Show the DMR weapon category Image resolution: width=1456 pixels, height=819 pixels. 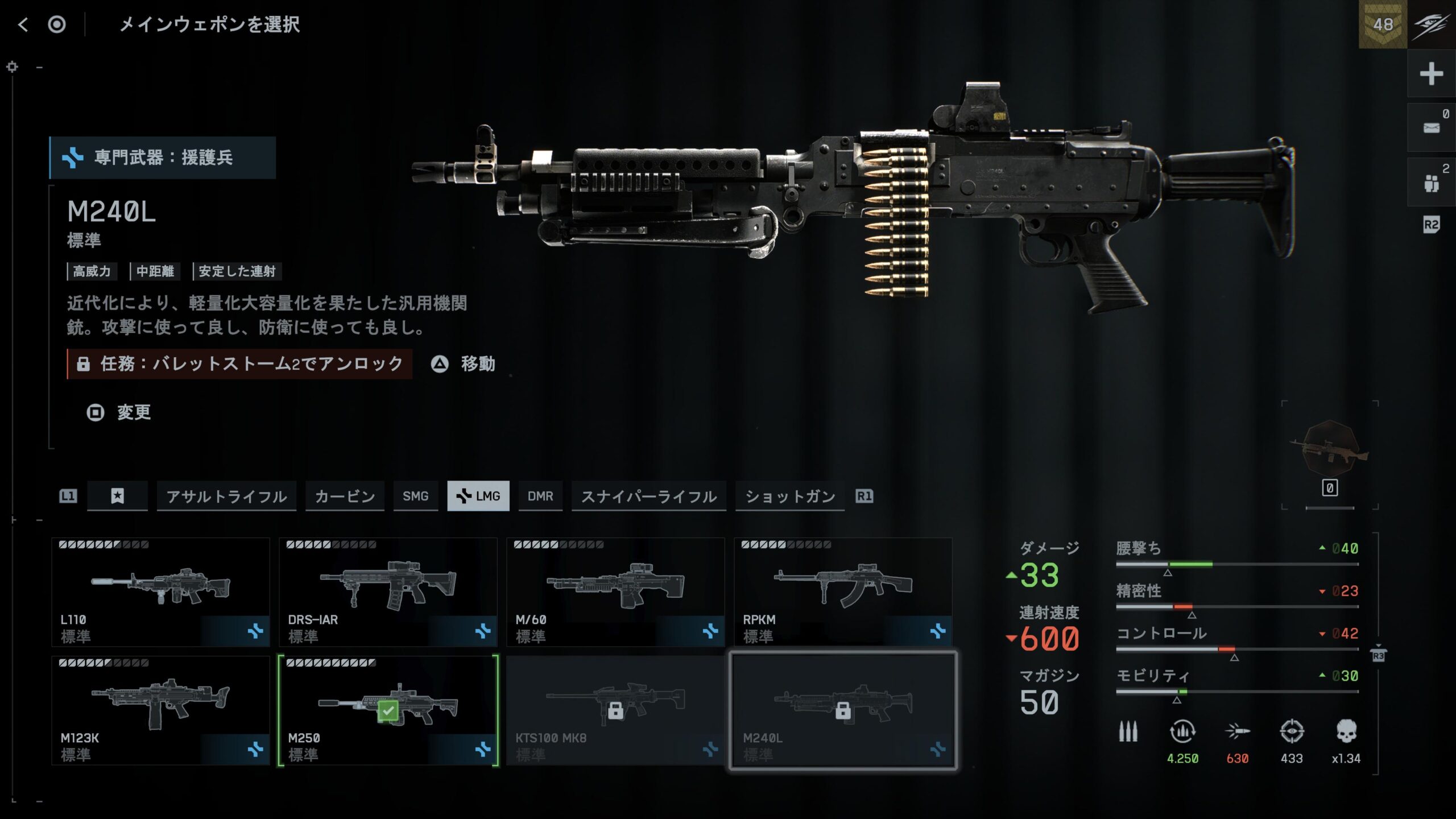[540, 497]
